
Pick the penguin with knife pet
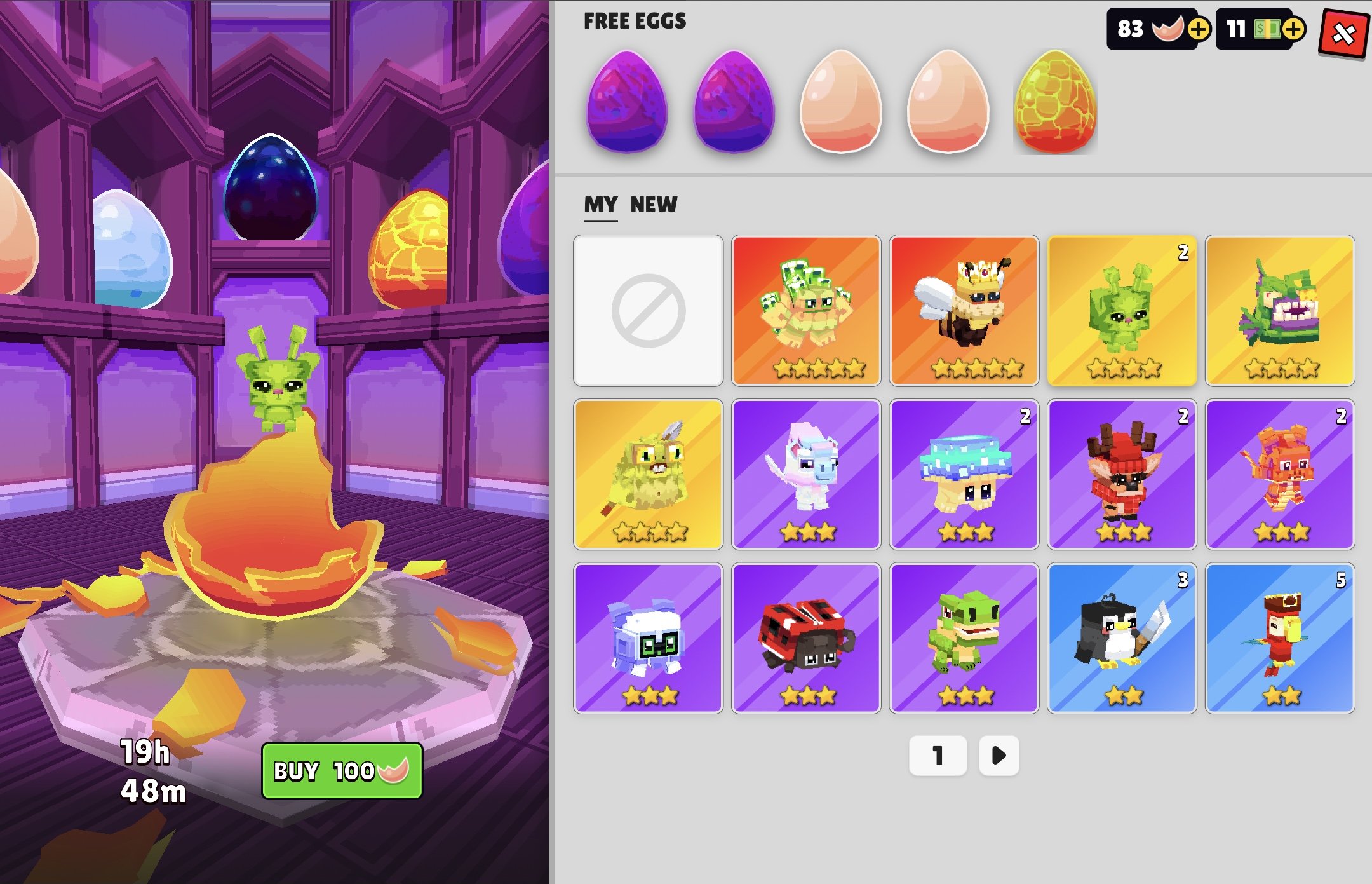[1122, 637]
